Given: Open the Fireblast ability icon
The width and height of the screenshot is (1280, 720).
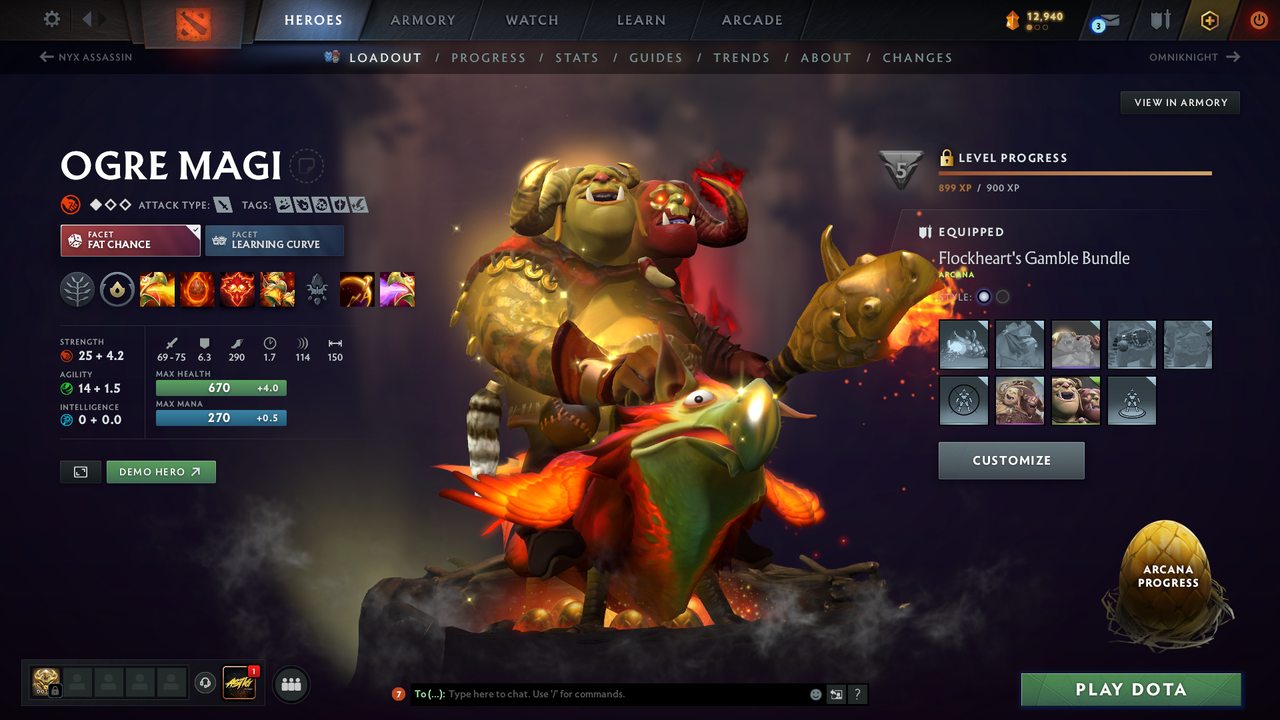Looking at the screenshot, I should [x=157, y=289].
